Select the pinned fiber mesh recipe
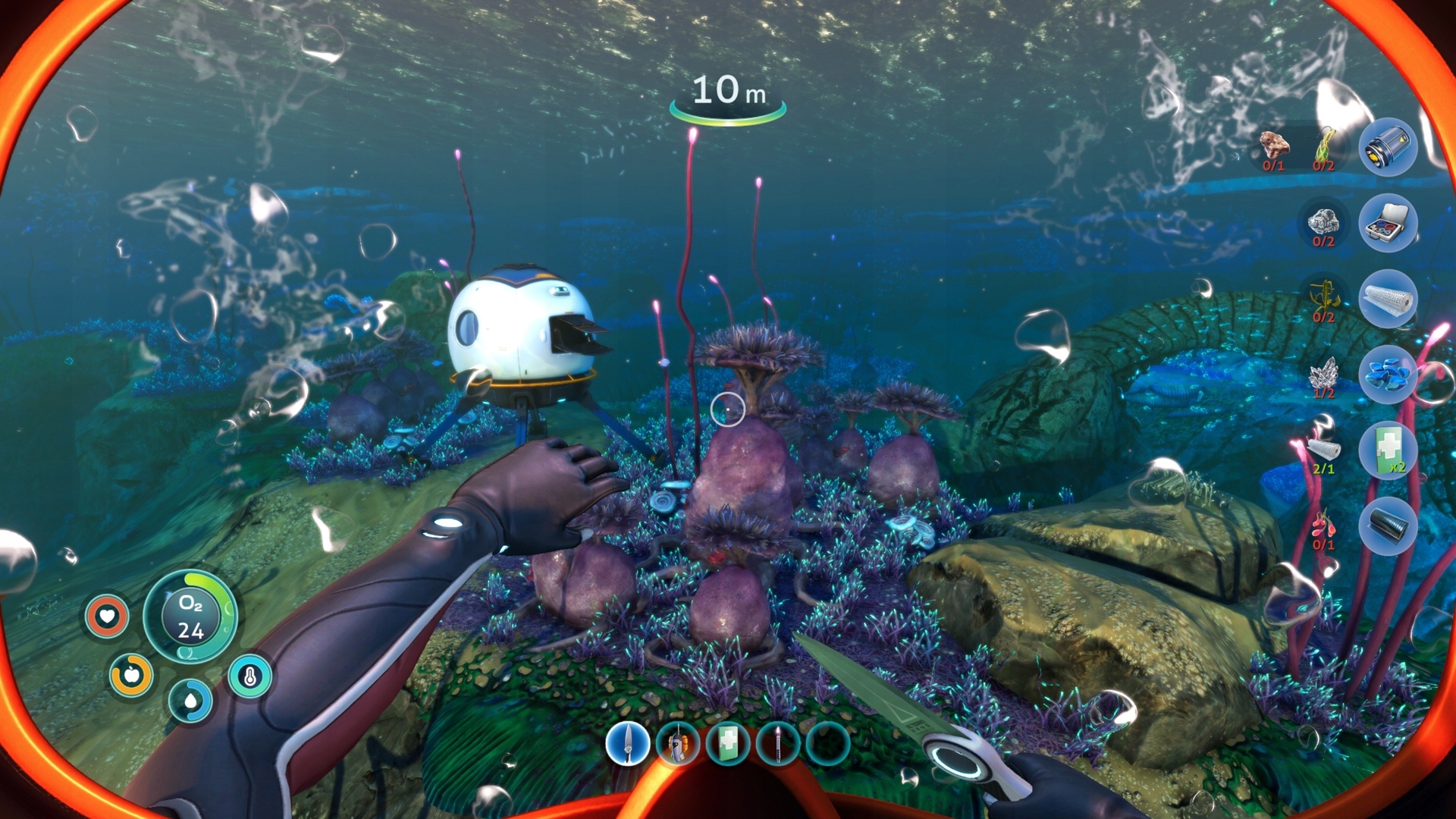This screenshot has height=819, width=1456. pos(1388,299)
